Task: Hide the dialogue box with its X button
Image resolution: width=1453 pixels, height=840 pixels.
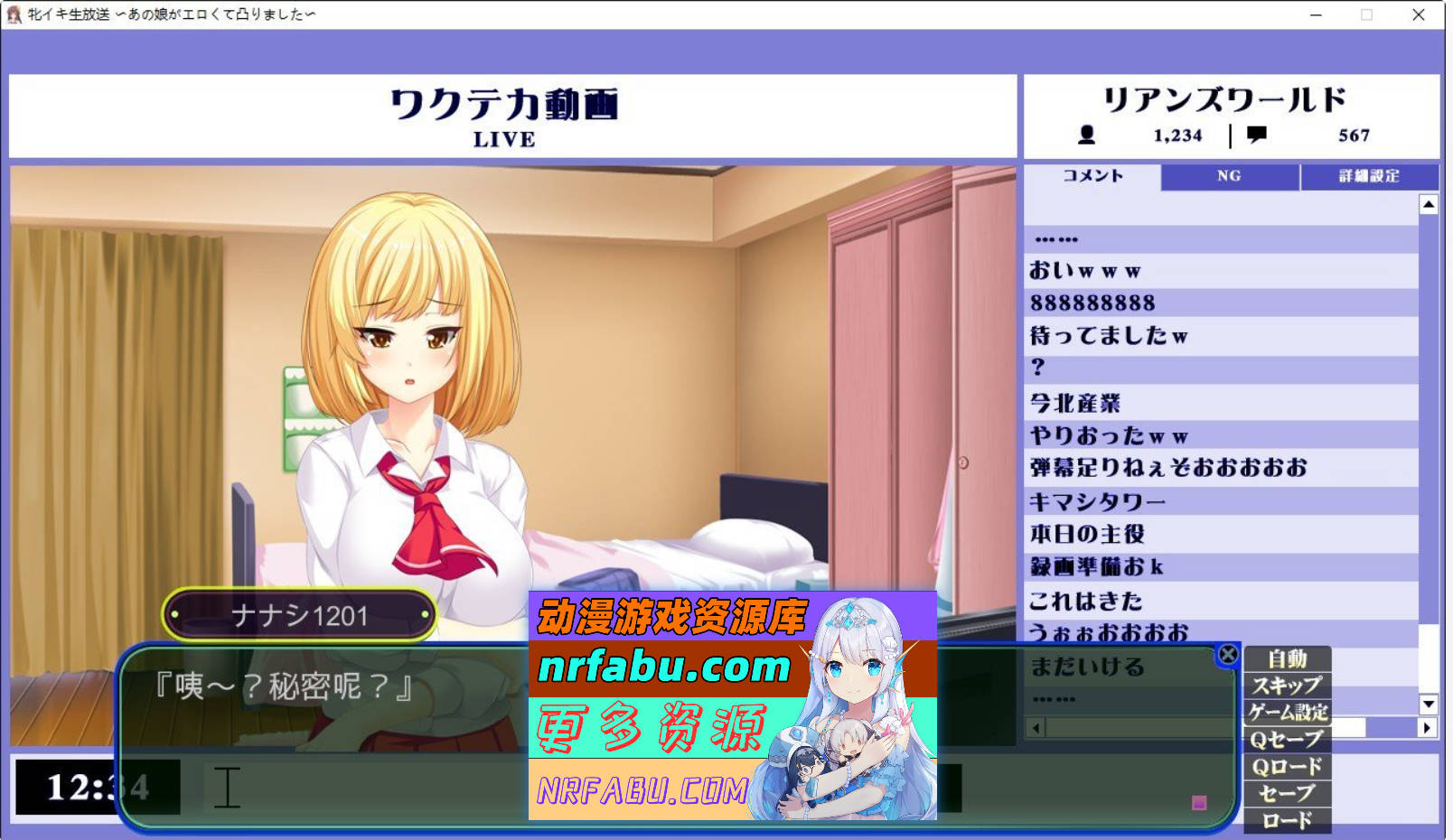Action: click(x=1227, y=655)
